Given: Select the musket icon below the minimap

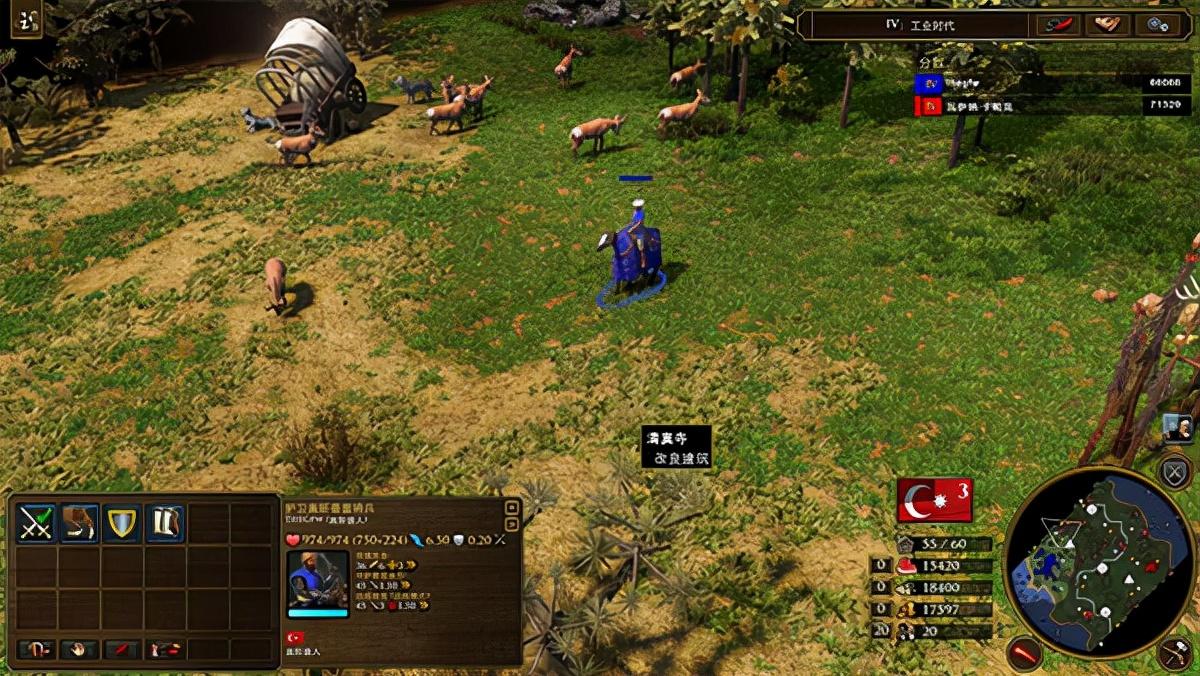Looking at the screenshot, I should pyautogui.click(x=1176, y=653).
